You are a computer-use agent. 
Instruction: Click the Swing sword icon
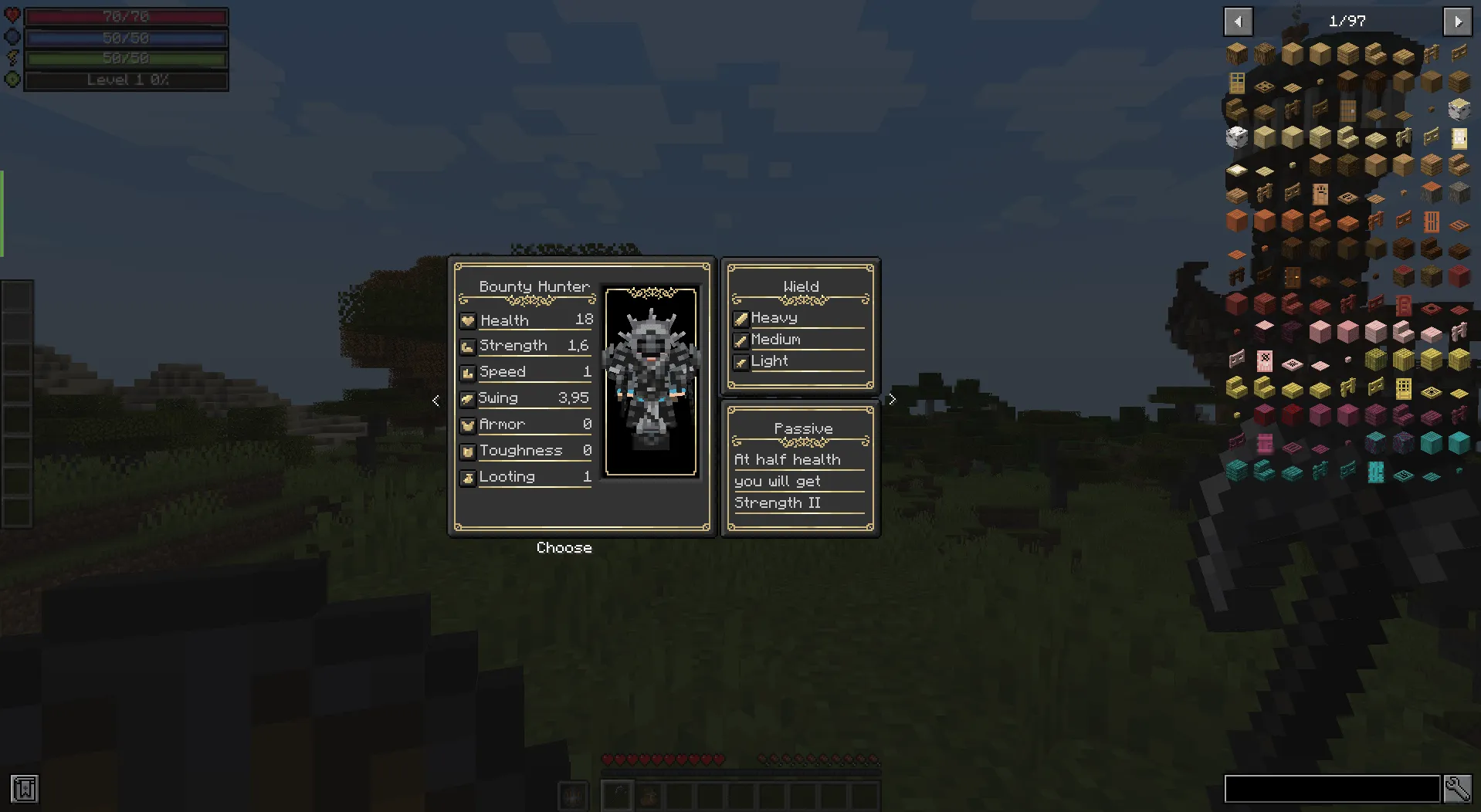pos(468,398)
